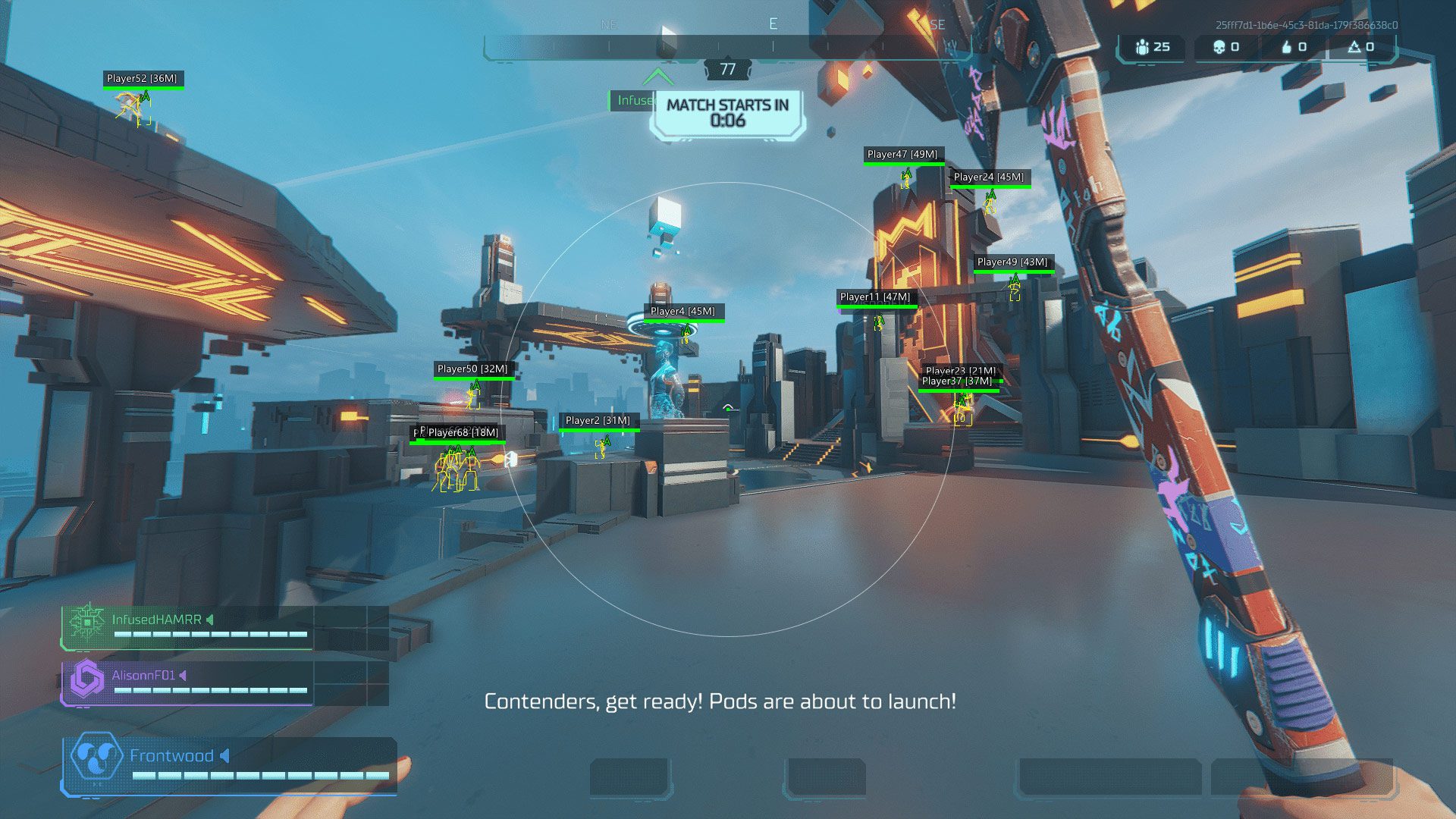This screenshot has height=819, width=1456.
Task: Select InfusedHAMRR squad member panel
Action: (x=224, y=627)
